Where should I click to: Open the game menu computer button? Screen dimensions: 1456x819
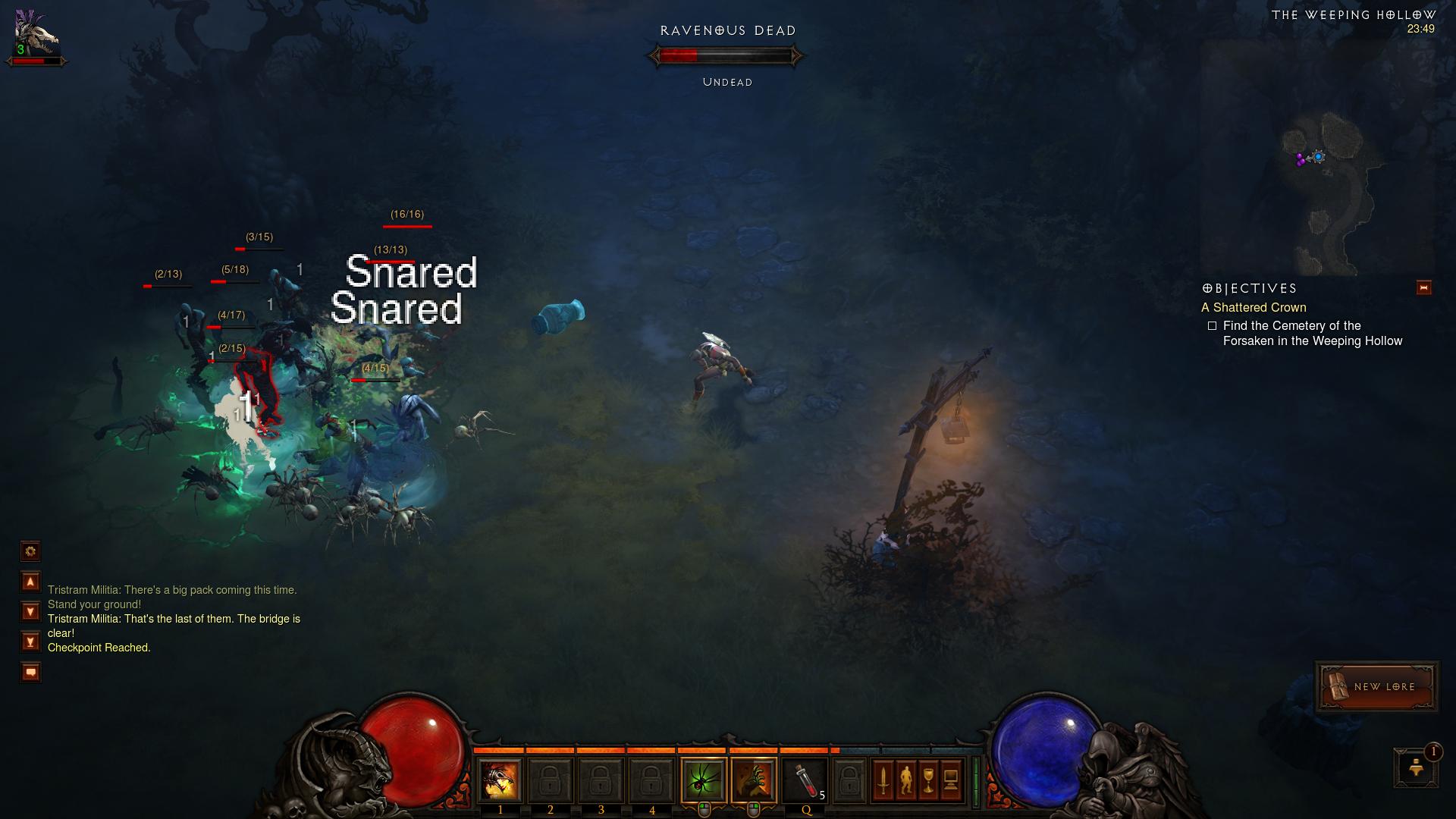951,780
